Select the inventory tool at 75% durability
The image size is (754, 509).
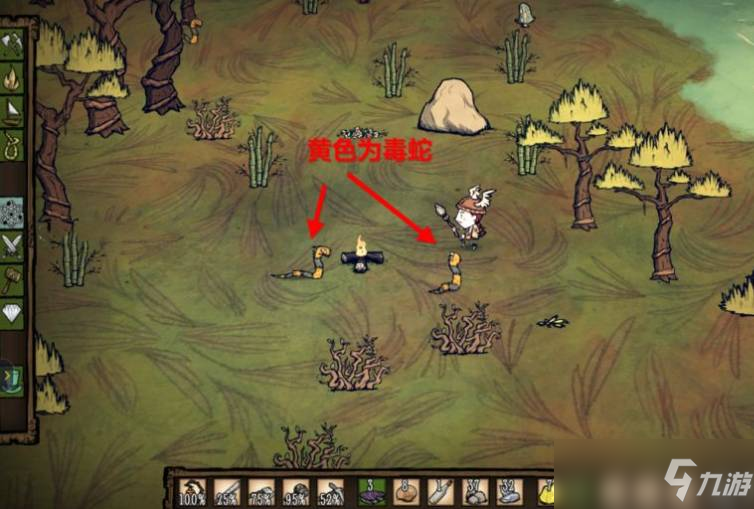coord(261,491)
